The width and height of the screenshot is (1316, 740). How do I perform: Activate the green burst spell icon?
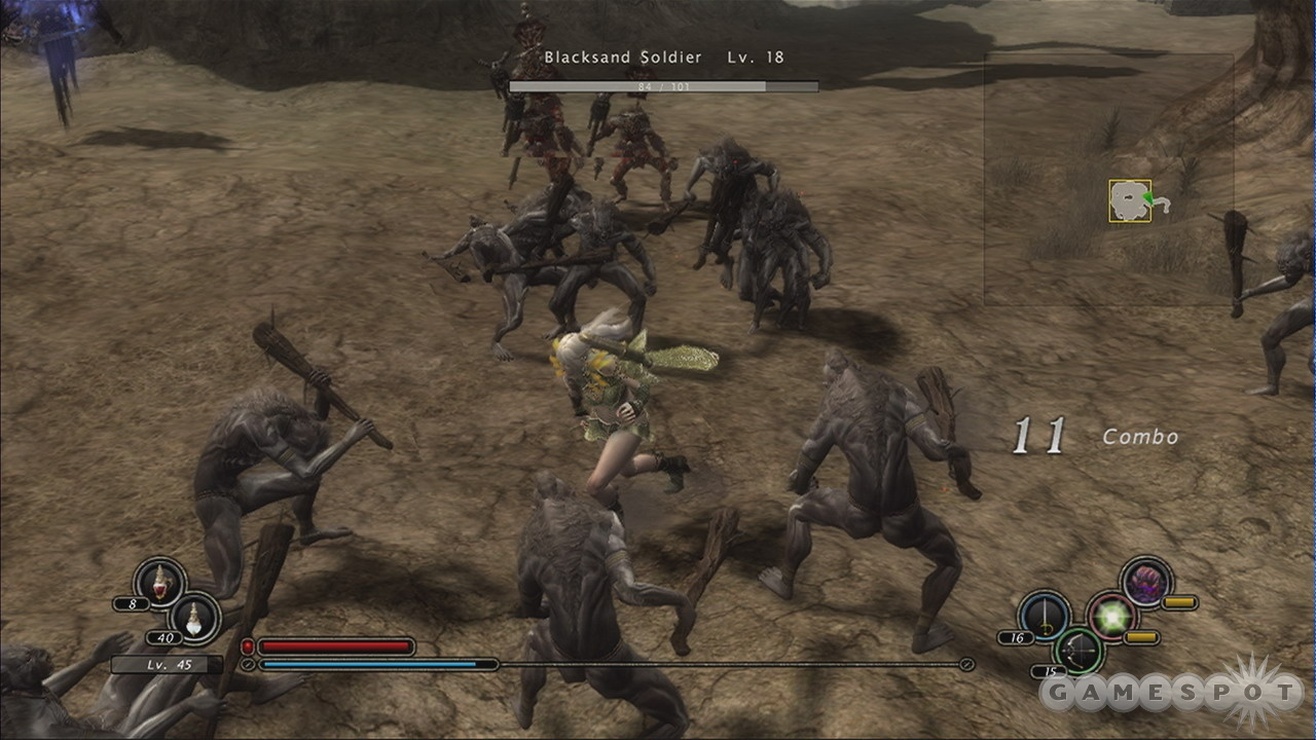click(1111, 616)
